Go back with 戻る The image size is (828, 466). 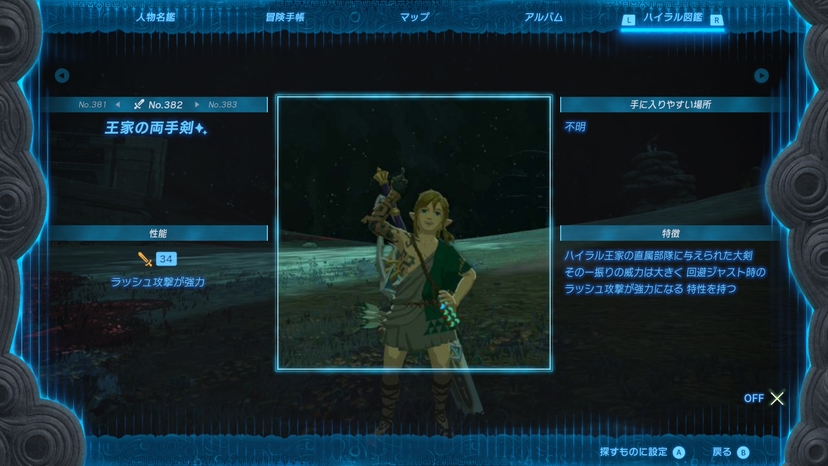[730, 452]
